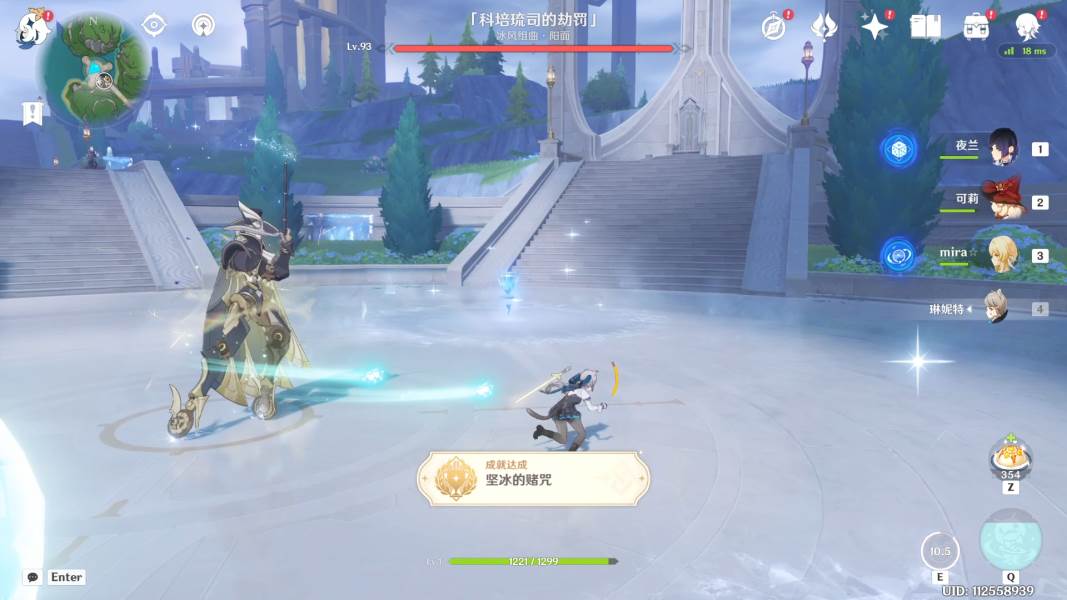Open the three-pronged flame emblem icon

point(823,27)
